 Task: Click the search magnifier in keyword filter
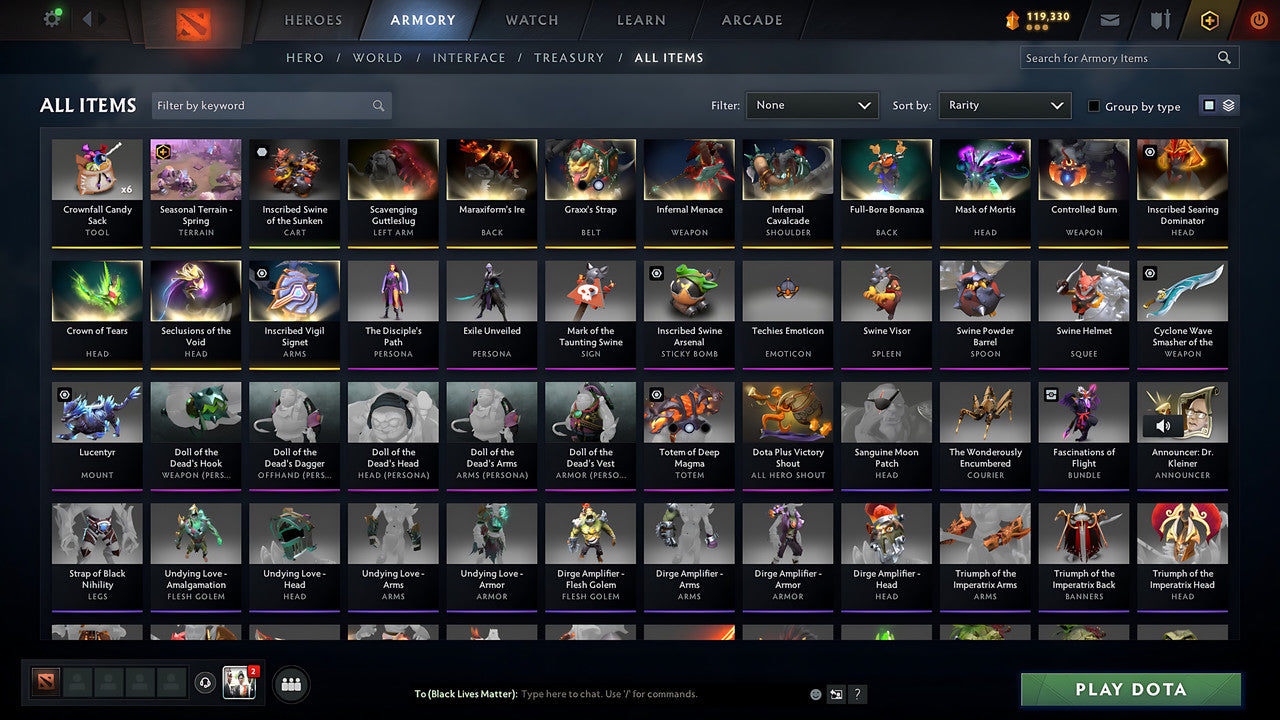pyautogui.click(x=378, y=105)
